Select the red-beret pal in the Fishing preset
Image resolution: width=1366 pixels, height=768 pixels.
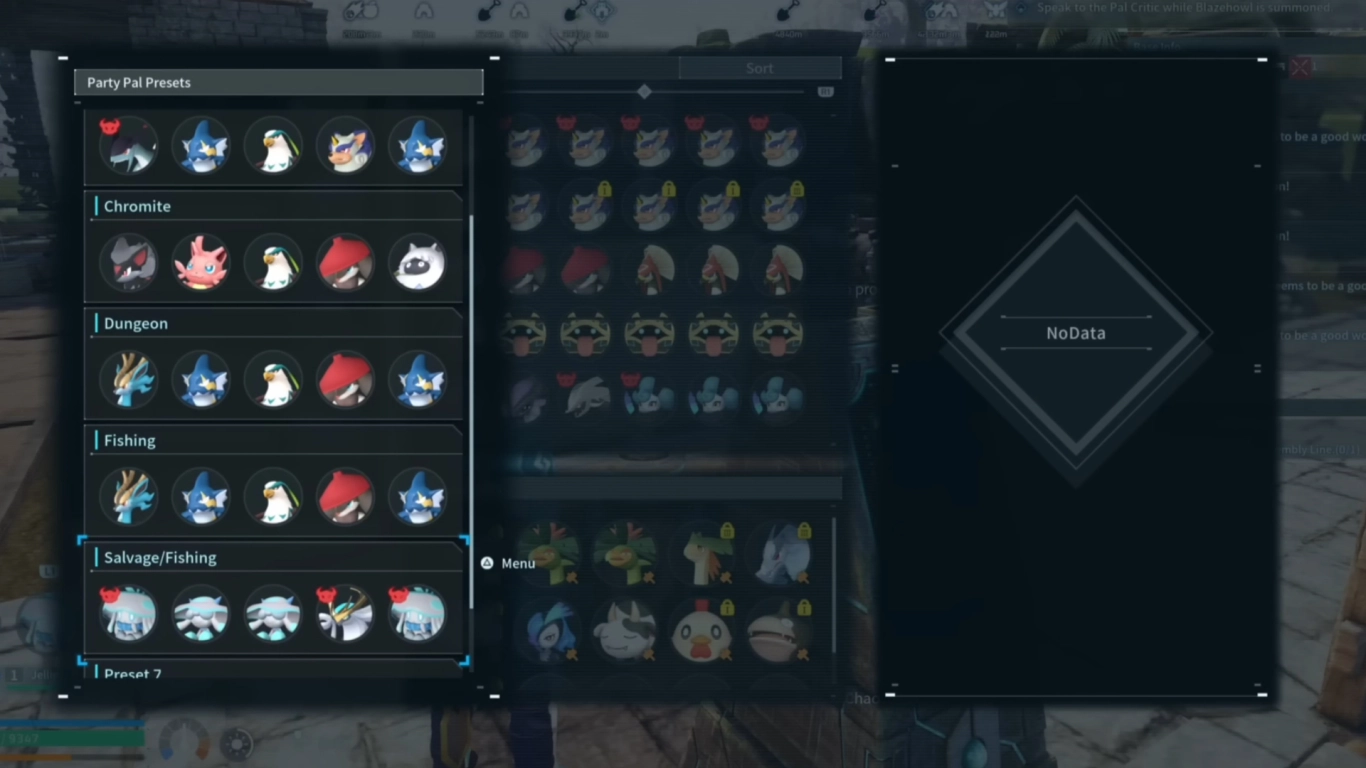pos(345,496)
